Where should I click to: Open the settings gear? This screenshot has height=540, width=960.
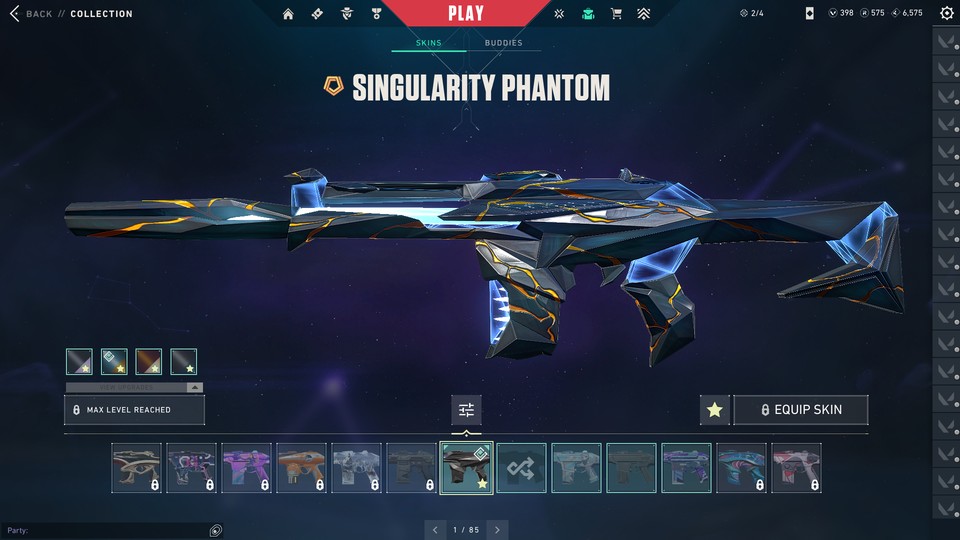click(946, 14)
